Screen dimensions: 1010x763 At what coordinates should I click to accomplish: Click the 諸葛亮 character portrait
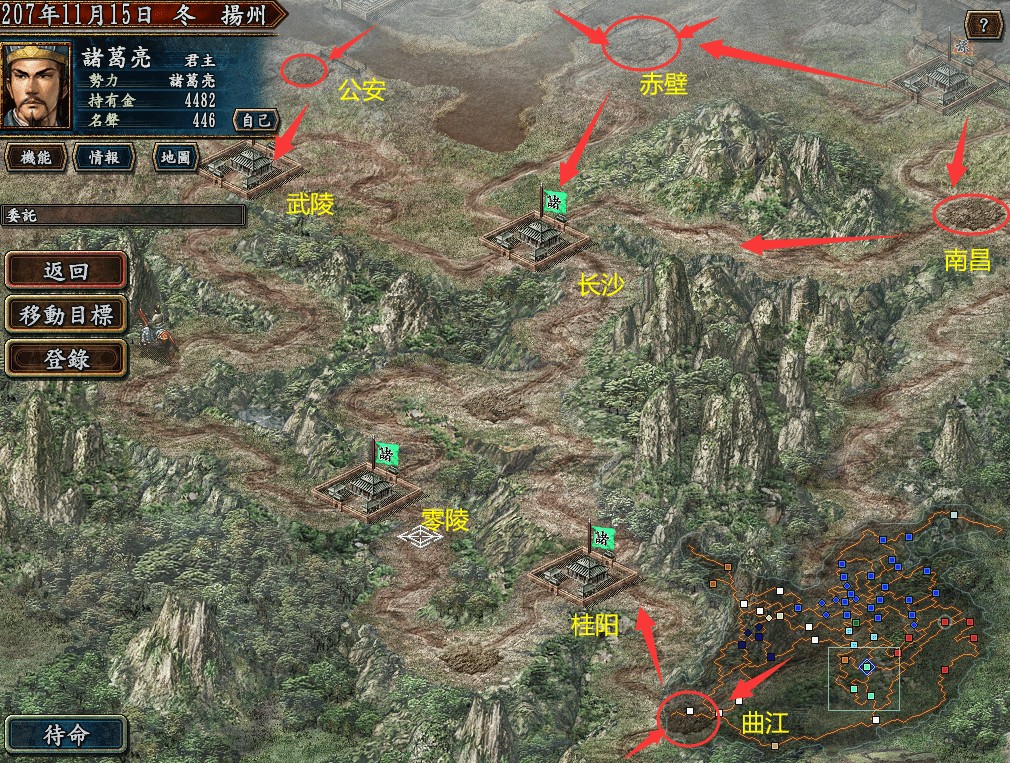[37, 84]
